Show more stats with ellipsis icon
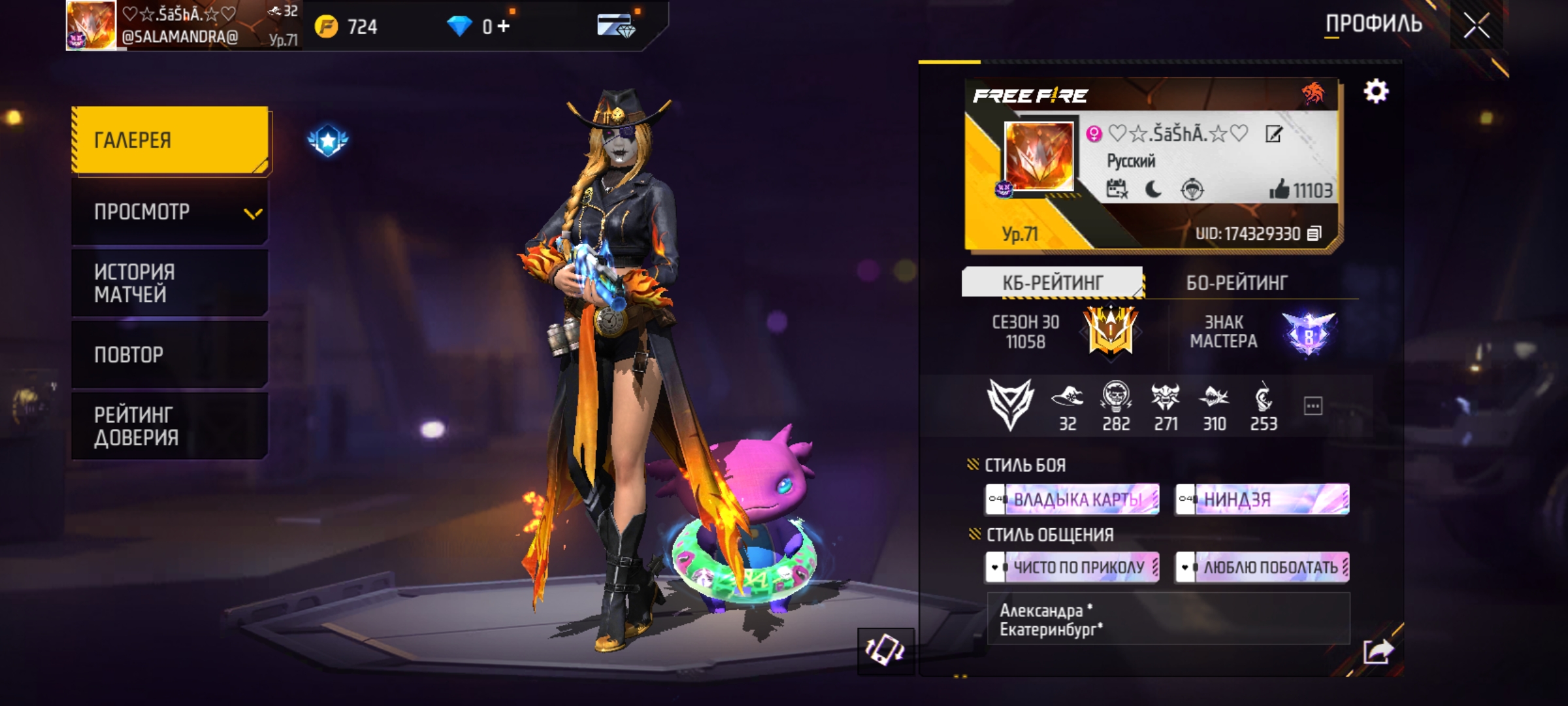The image size is (1568, 706). click(x=1313, y=406)
